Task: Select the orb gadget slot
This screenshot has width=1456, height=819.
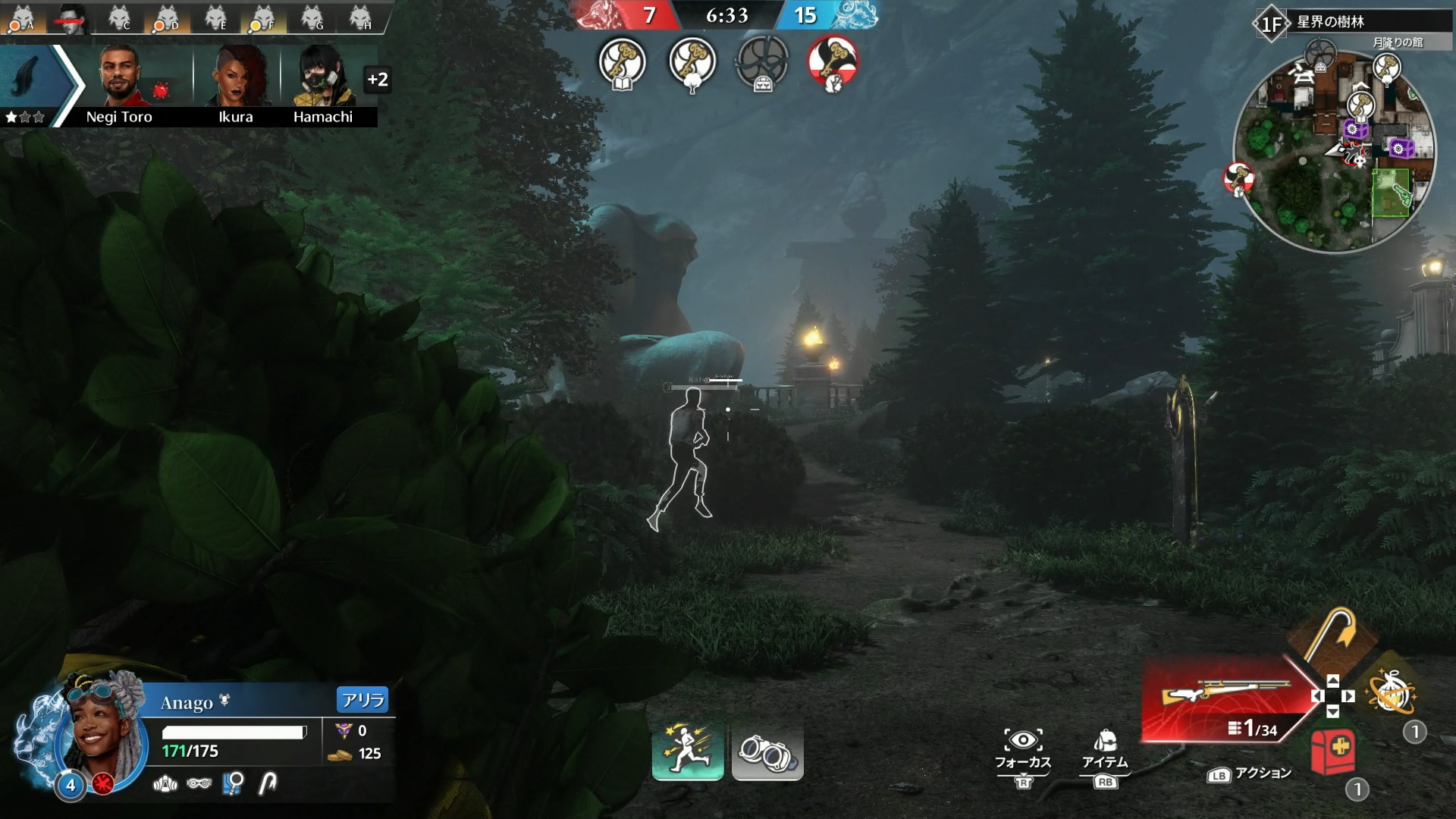Action: (1391, 692)
